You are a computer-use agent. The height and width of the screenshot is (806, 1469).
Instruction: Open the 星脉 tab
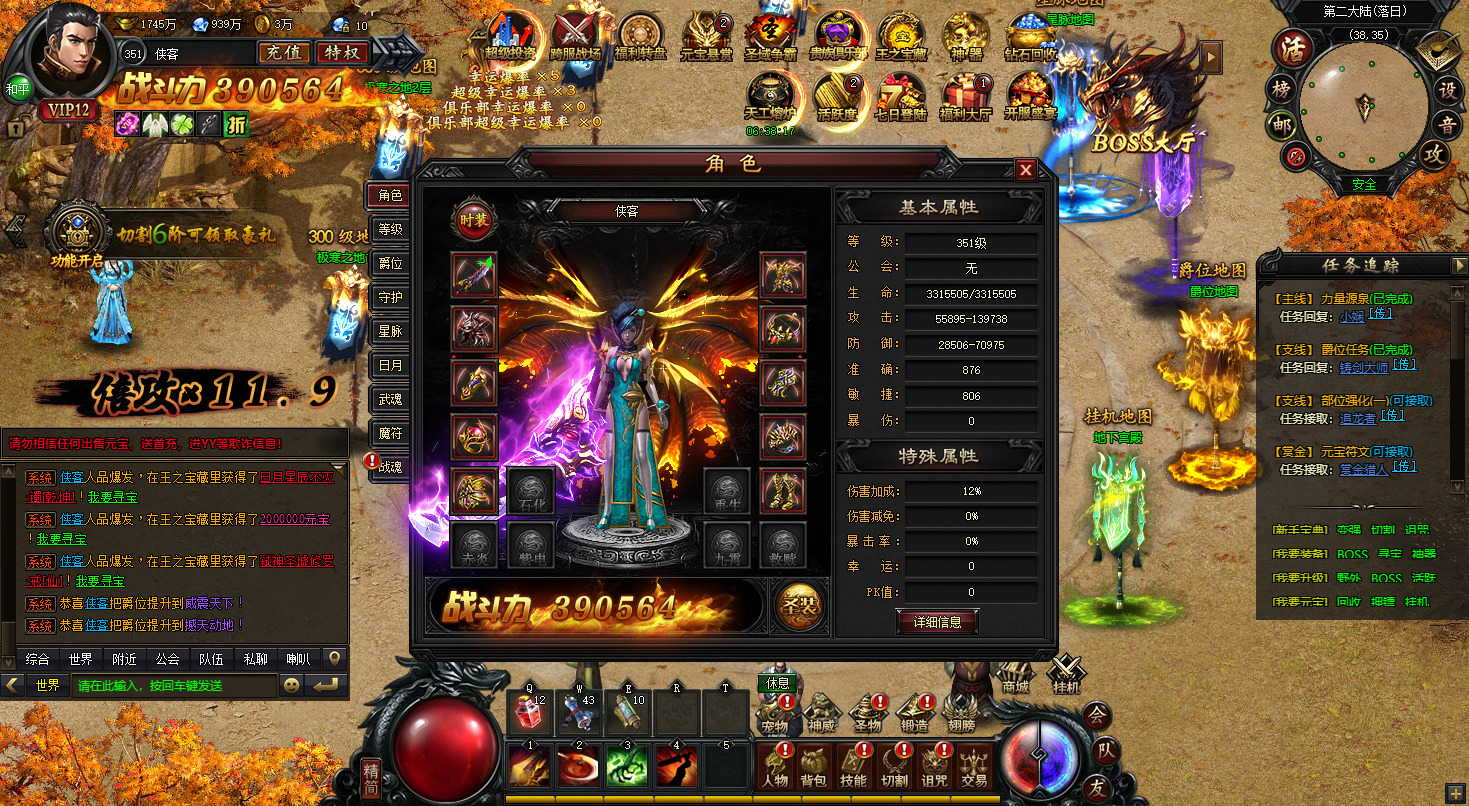[x=390, y=331]
